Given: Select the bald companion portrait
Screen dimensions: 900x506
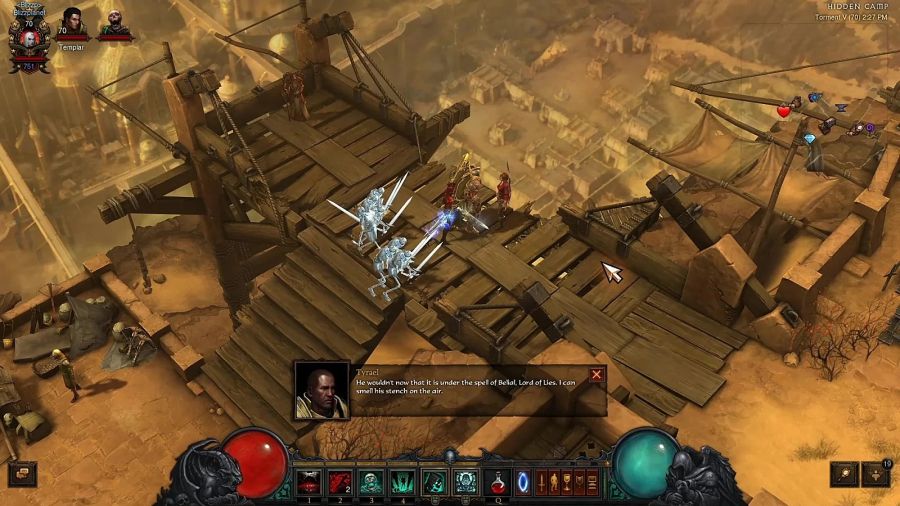Looking at the screenshot, I should pos(115,22).
